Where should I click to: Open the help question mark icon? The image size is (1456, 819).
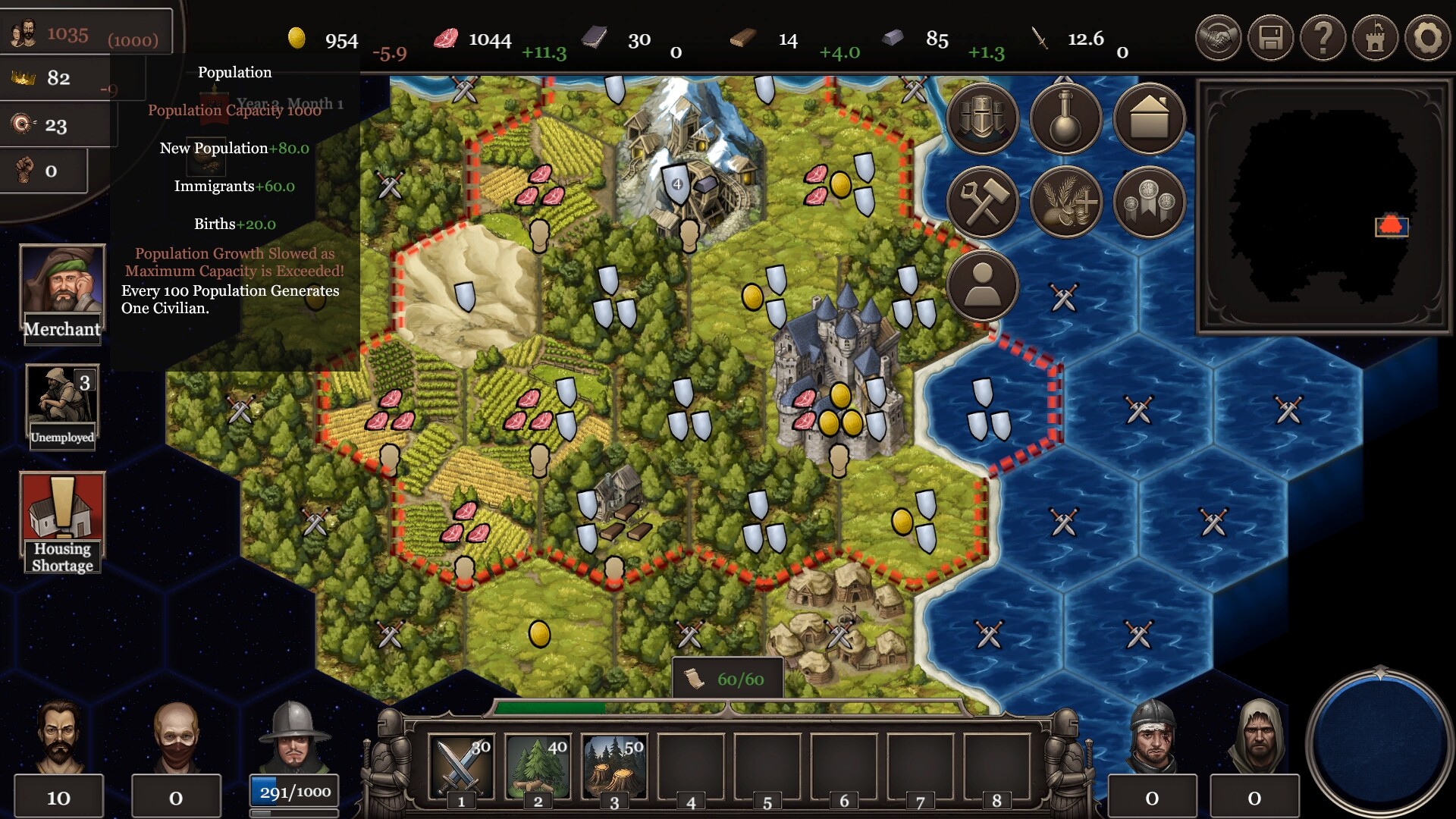1323,36
